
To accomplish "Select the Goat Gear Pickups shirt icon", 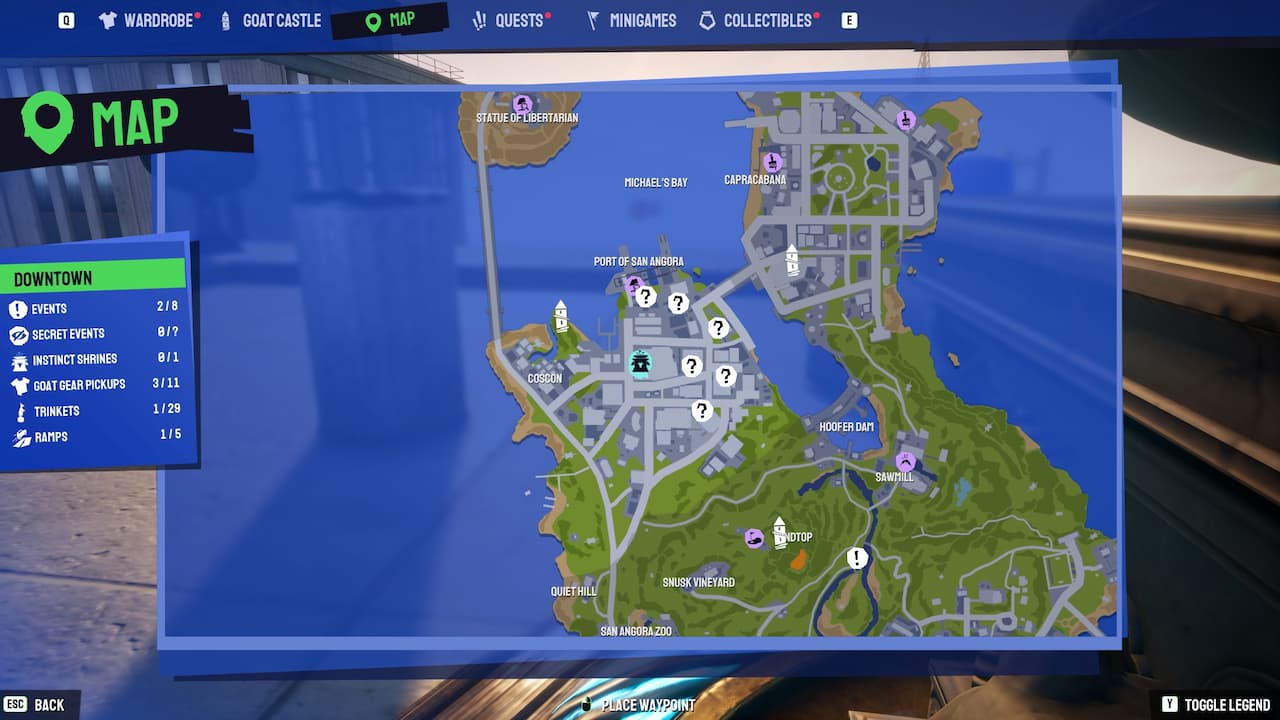I will [x=17, y=384].
